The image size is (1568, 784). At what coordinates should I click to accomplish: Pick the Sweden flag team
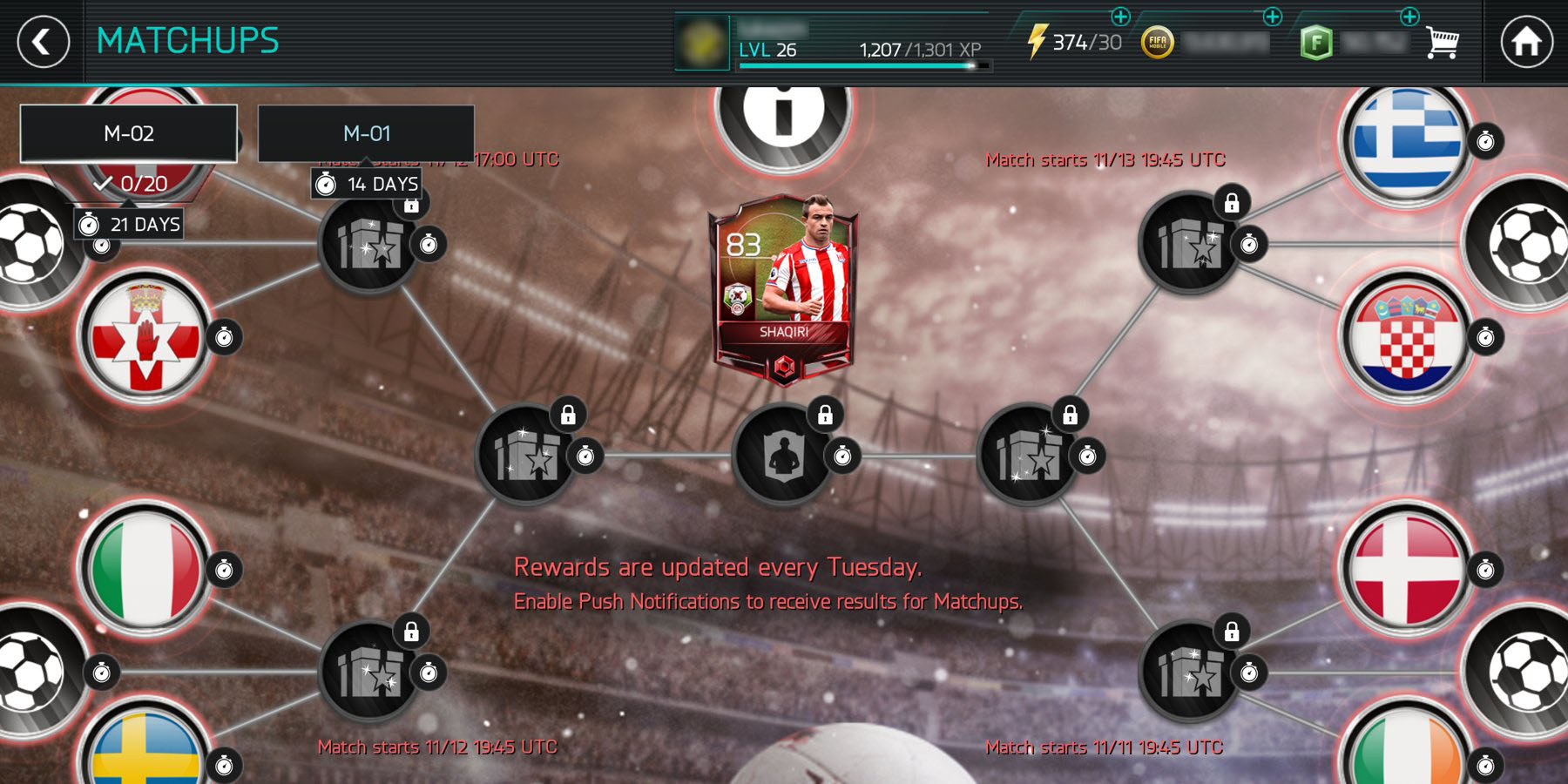coord(145,749)
